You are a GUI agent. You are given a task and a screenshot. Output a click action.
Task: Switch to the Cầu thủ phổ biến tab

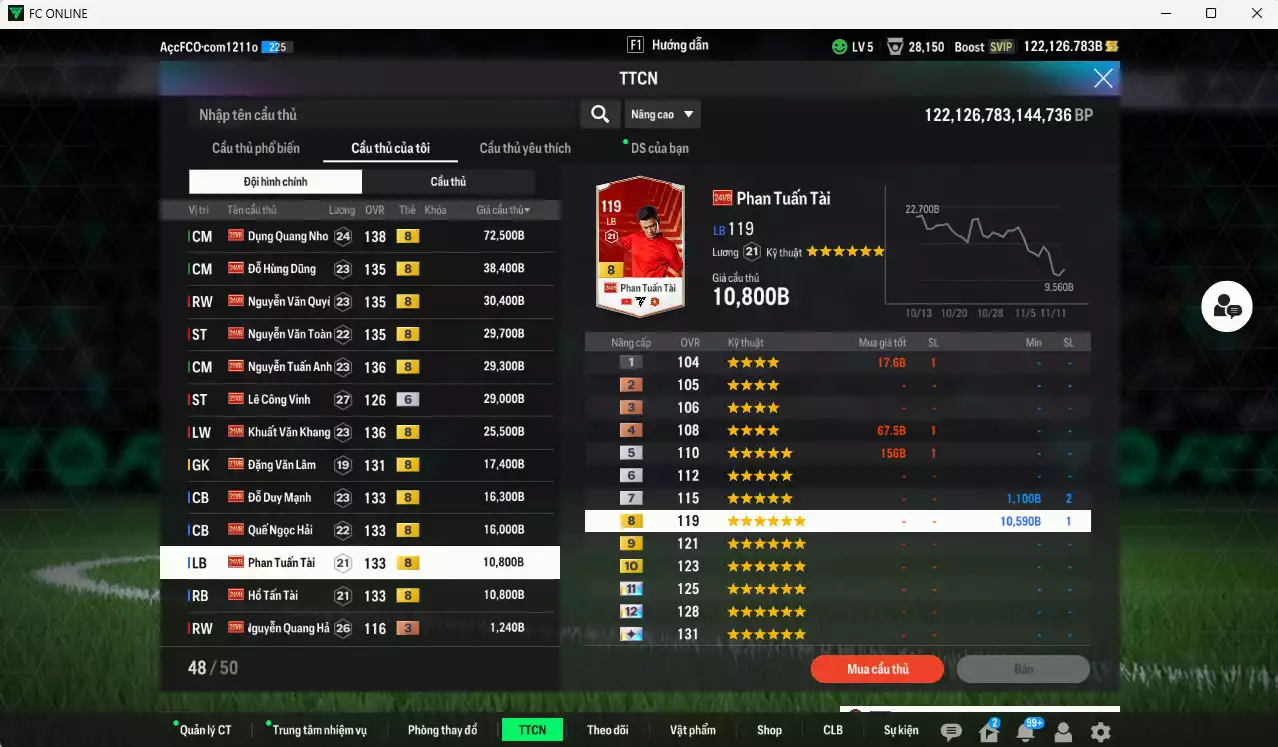255,148
